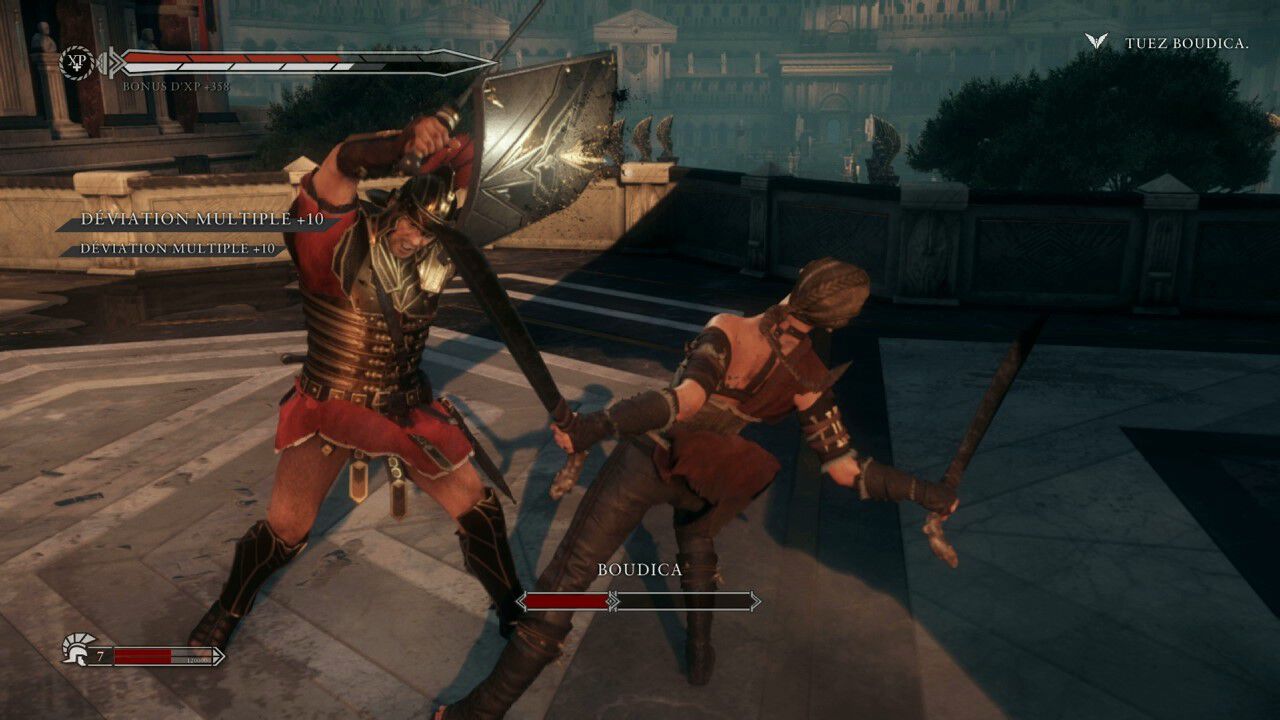Select the legionary helmet focus icon

(74, 649)
